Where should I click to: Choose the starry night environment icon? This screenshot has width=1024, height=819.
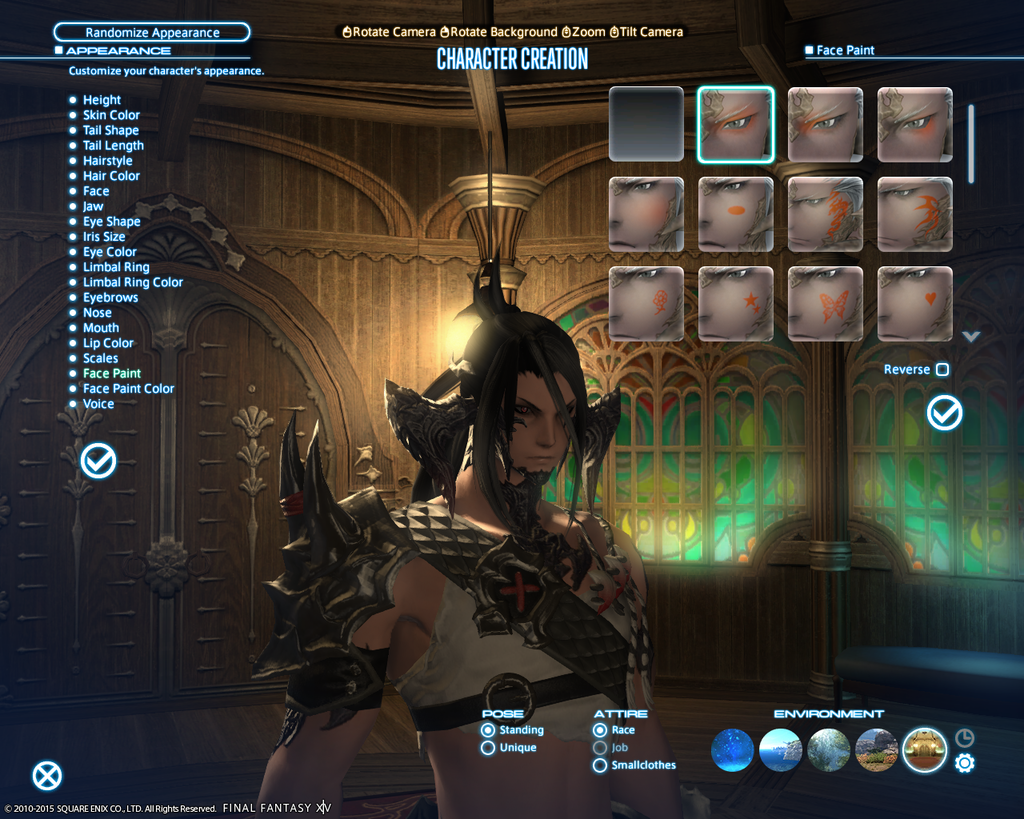(x=732, y=750)
